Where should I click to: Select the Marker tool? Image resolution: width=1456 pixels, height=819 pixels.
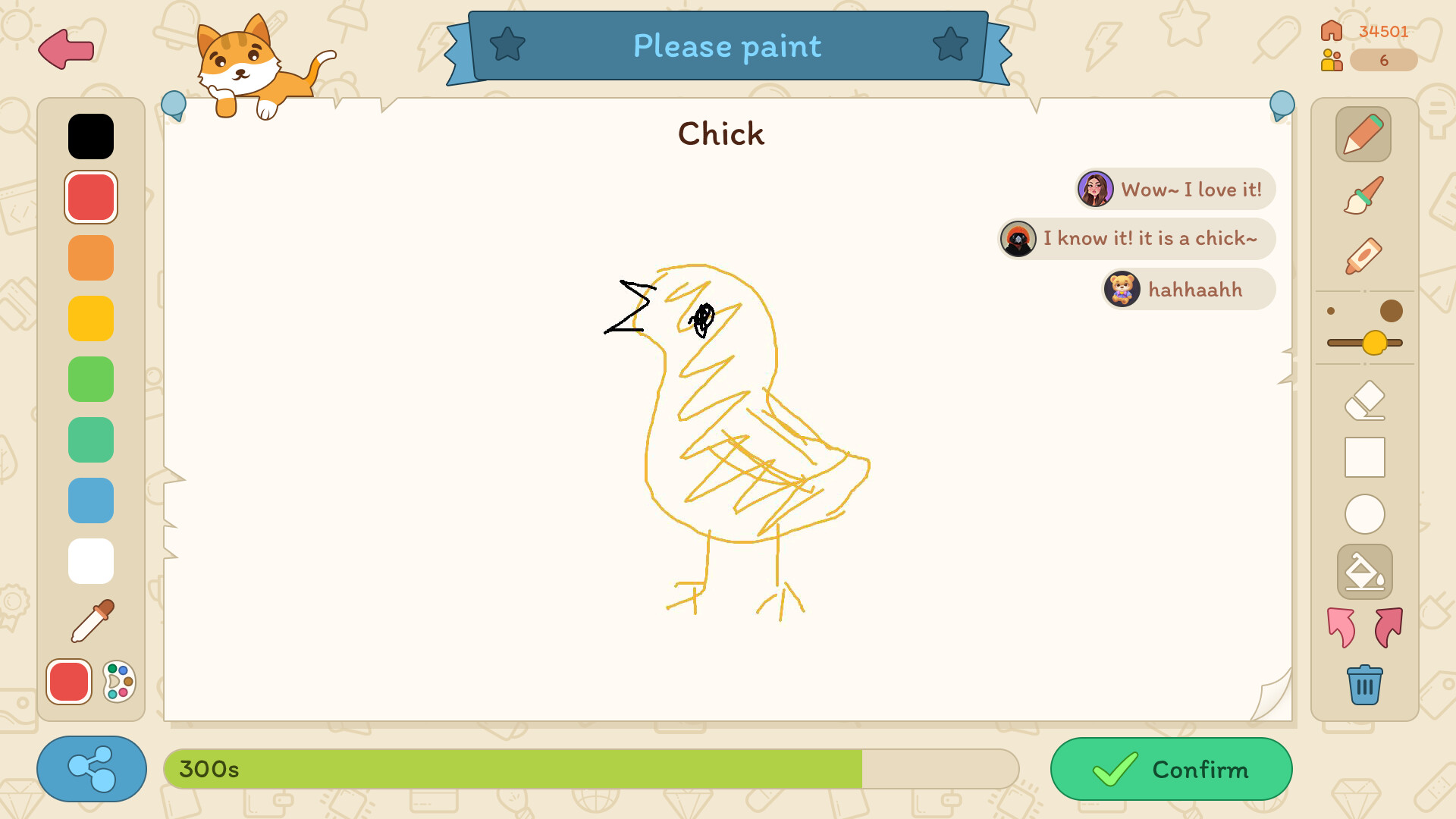point(1363,256)
